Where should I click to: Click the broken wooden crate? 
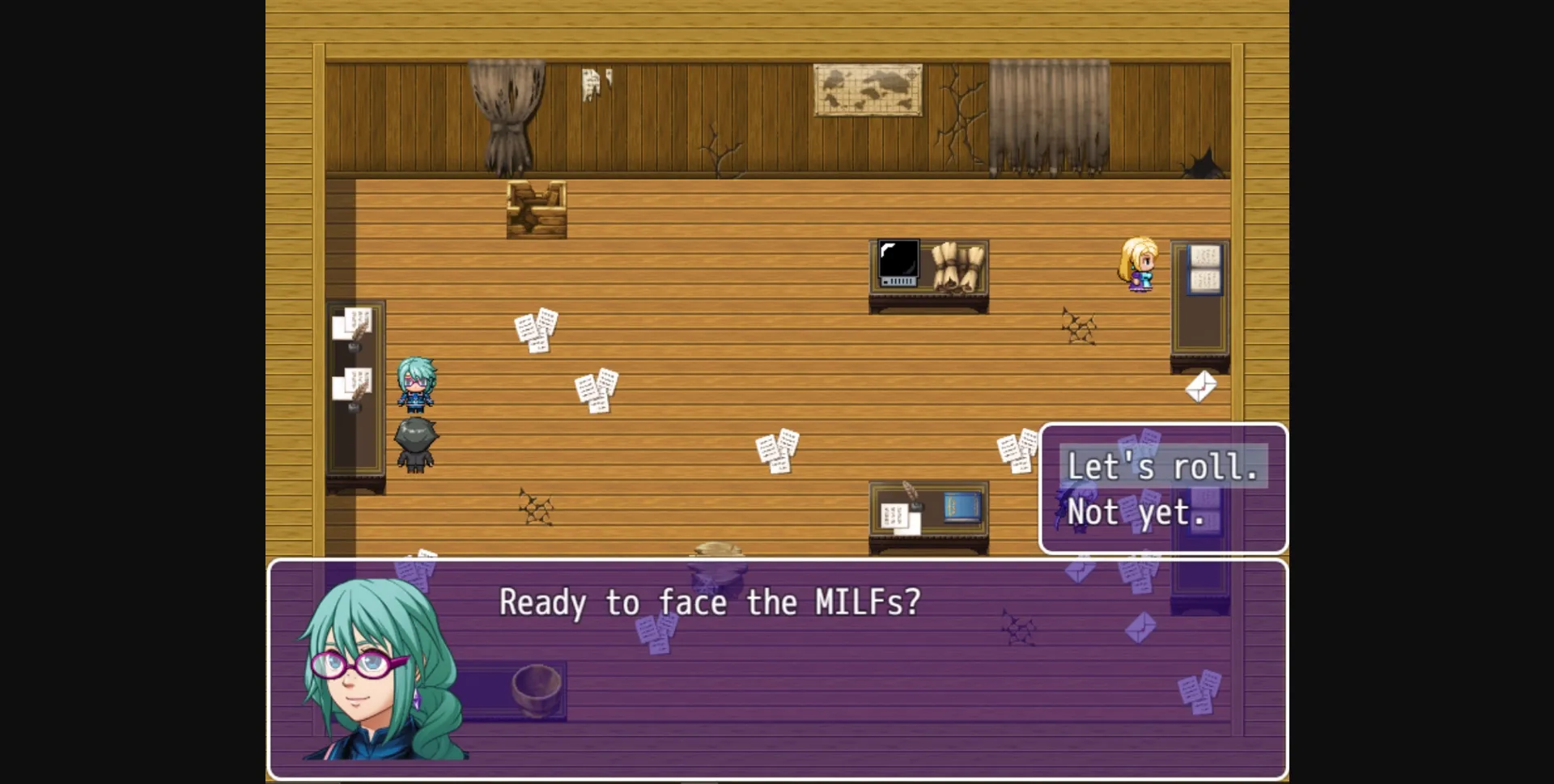[536, 209]
